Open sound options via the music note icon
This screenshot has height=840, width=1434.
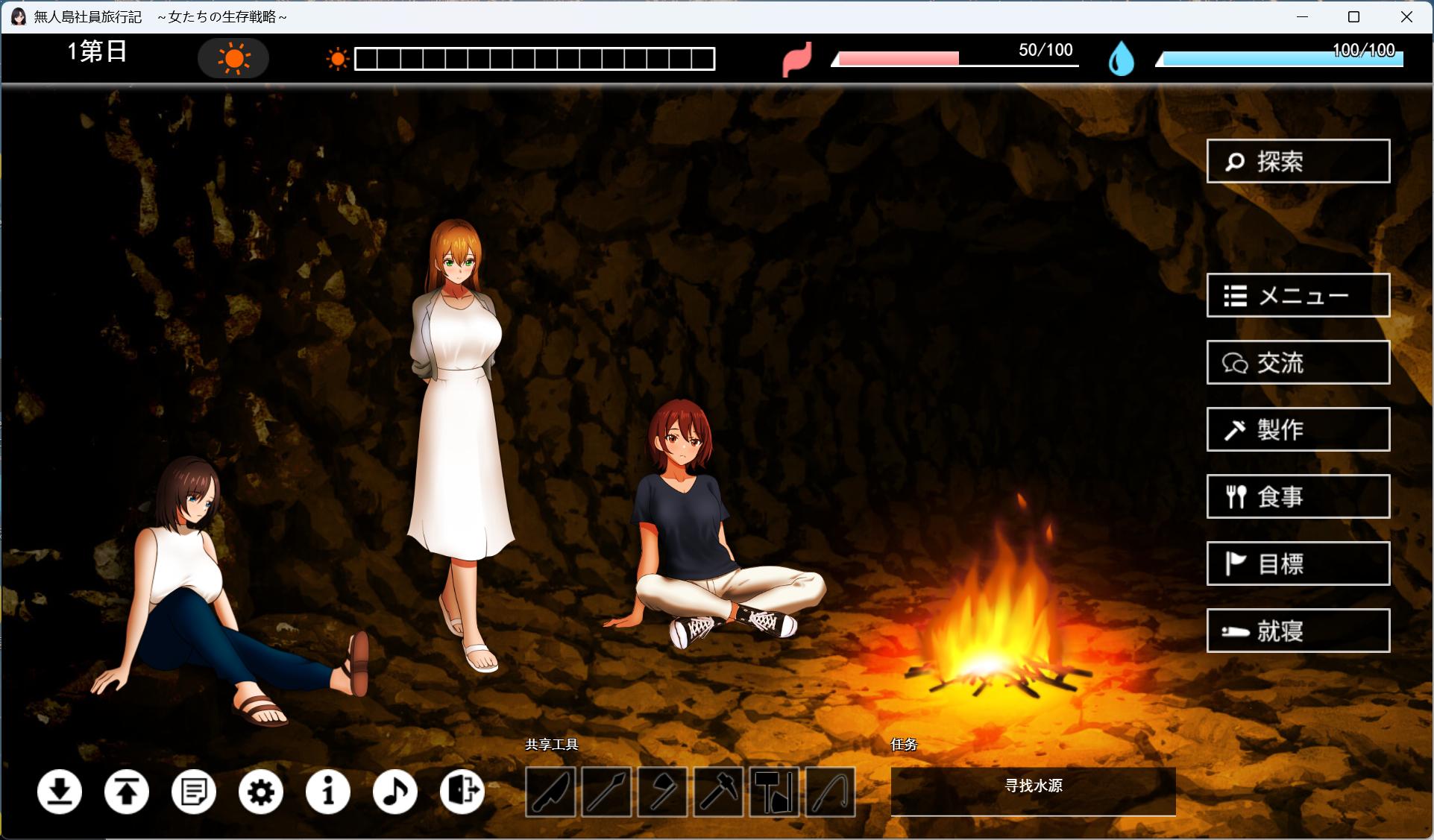click(395, 792)
